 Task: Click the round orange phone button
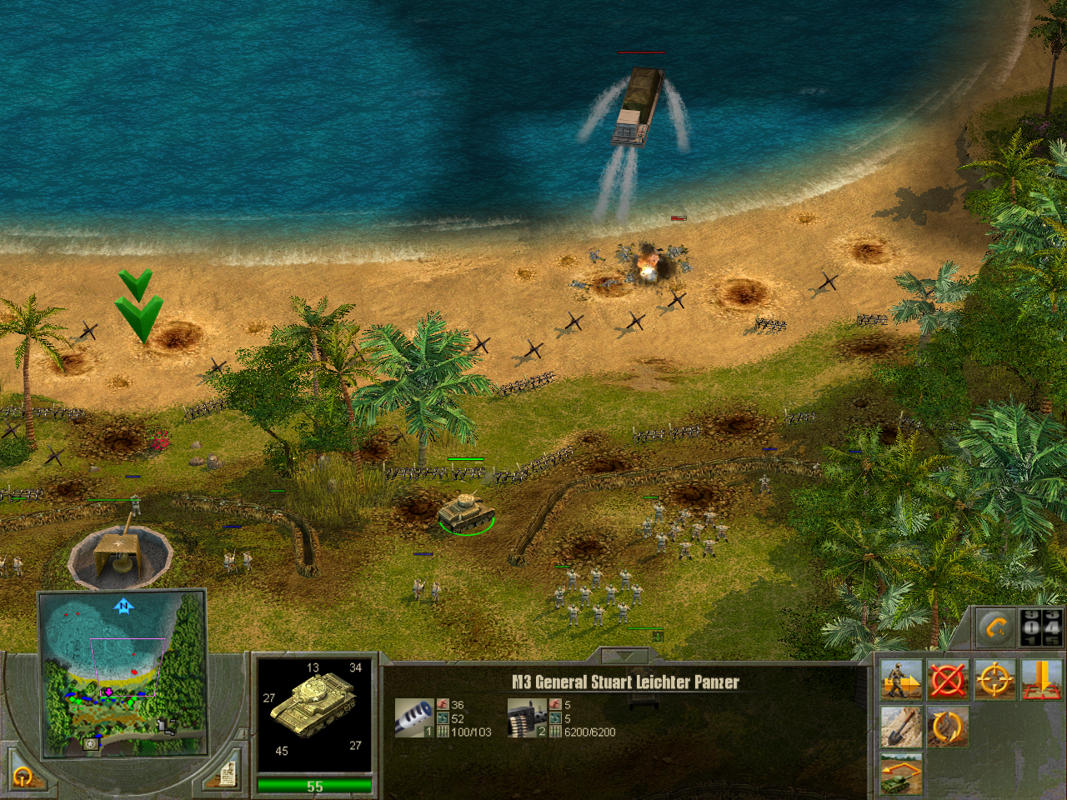tap(996, 628)
